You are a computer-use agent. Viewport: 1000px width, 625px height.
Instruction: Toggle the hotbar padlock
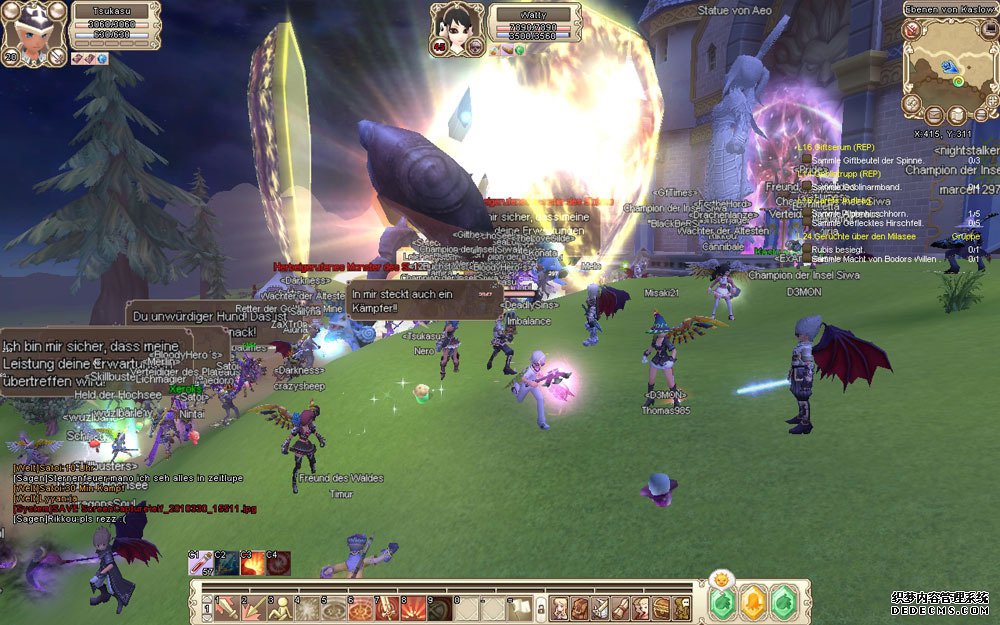pyautogui.click(x=541, y=607)
